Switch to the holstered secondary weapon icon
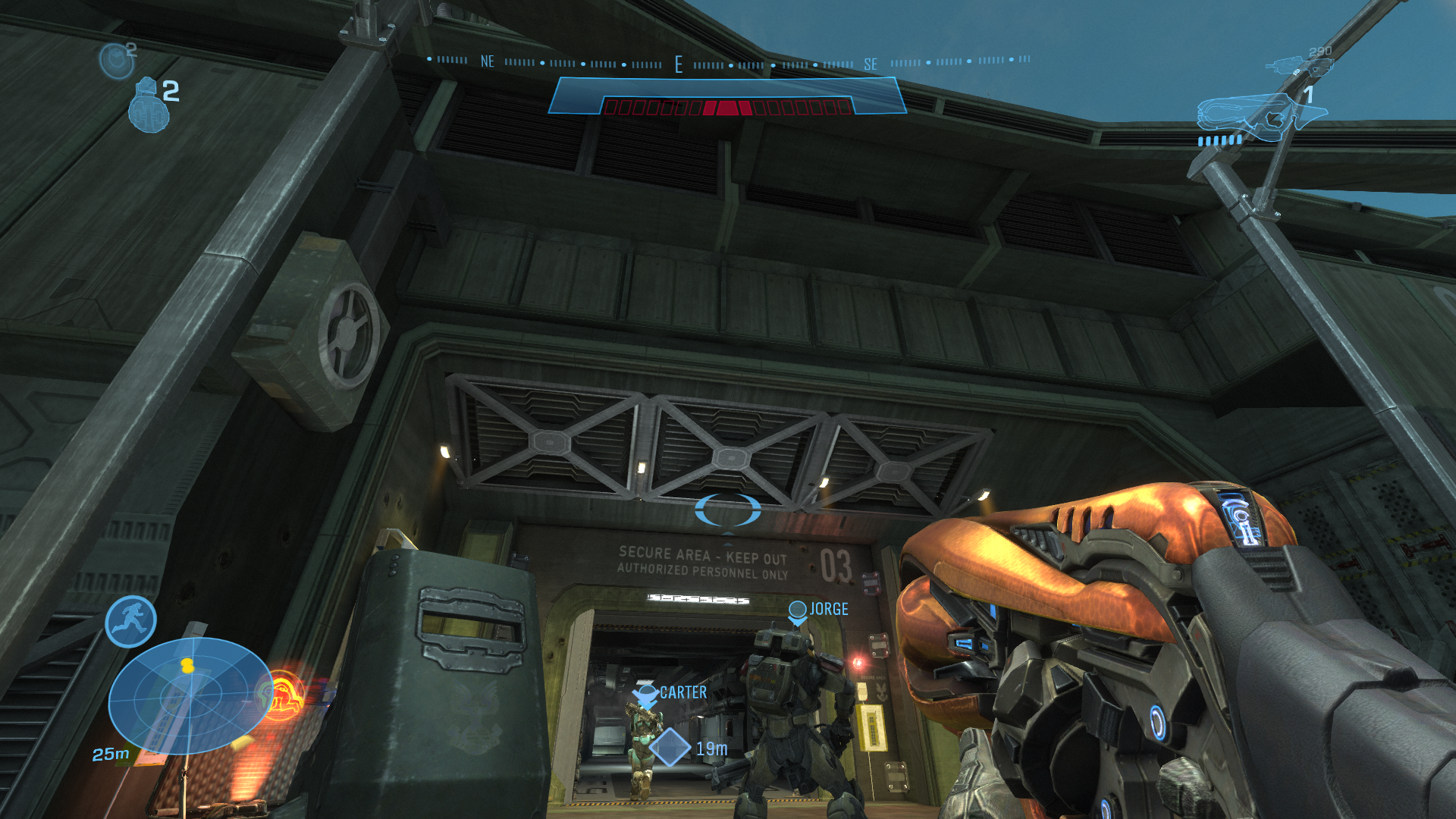Screen dimensions: 1456x819 coord(1299,66)
